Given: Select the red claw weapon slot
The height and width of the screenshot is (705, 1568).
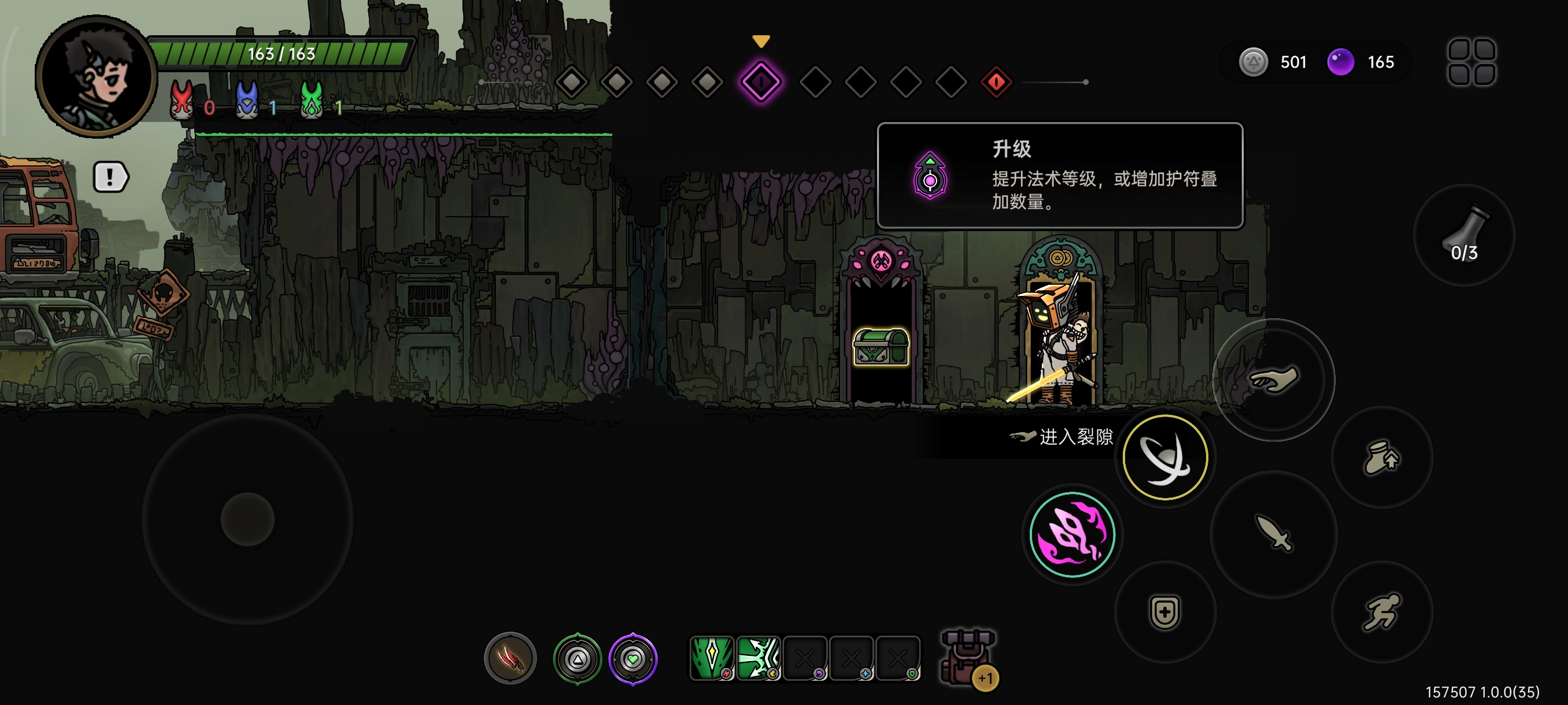Looking at the screenshot, I should click(510, 658).
